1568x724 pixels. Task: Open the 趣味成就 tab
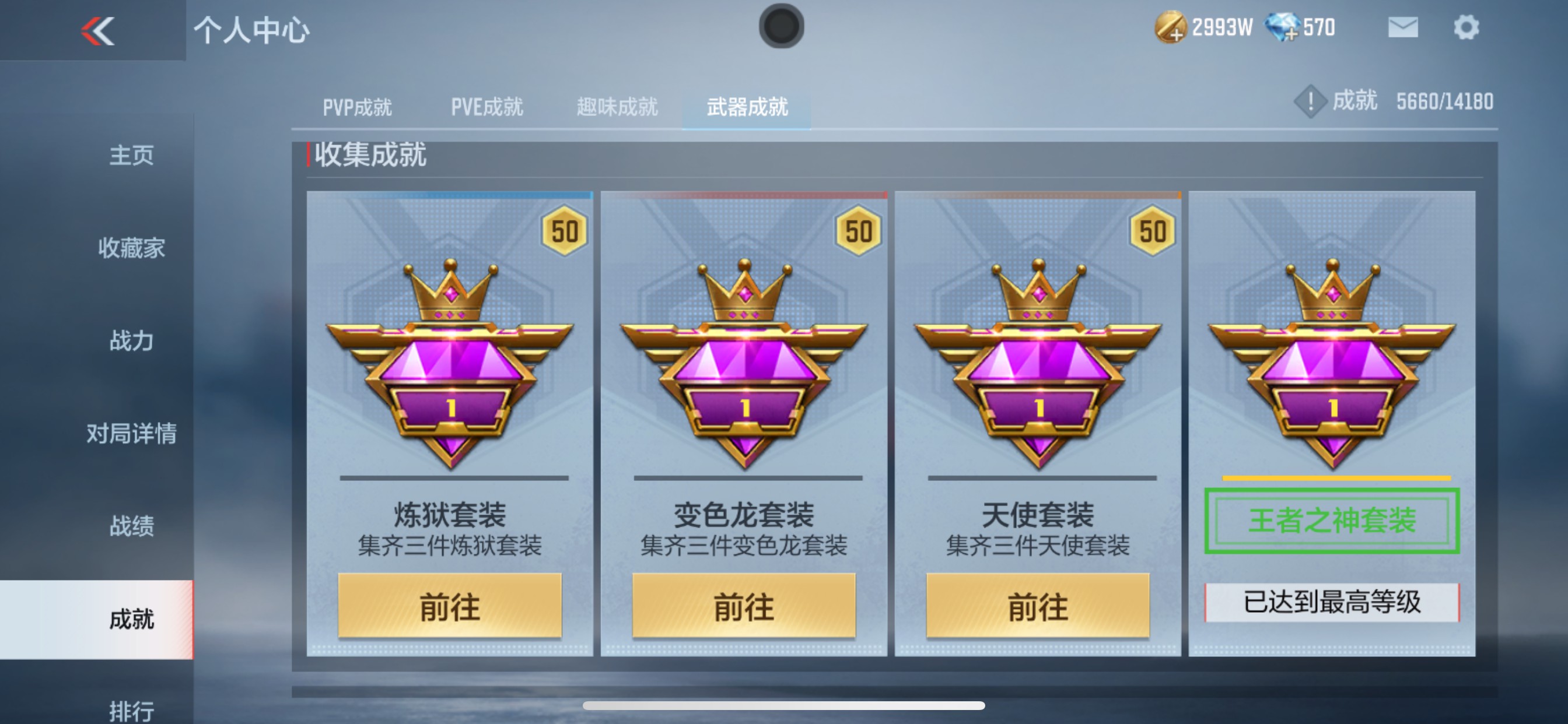click(x=616, y=107)
